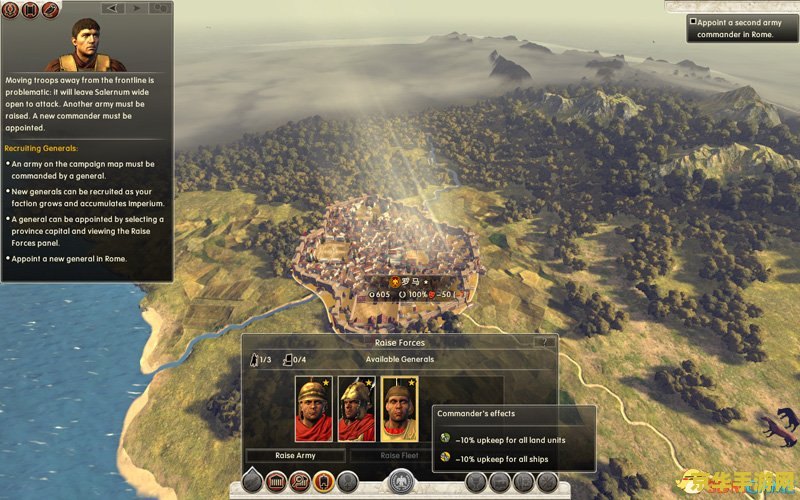800x500 pixels.
Task: Open the temple building icon on bottom bar
Action: click(x=275, y=482)
